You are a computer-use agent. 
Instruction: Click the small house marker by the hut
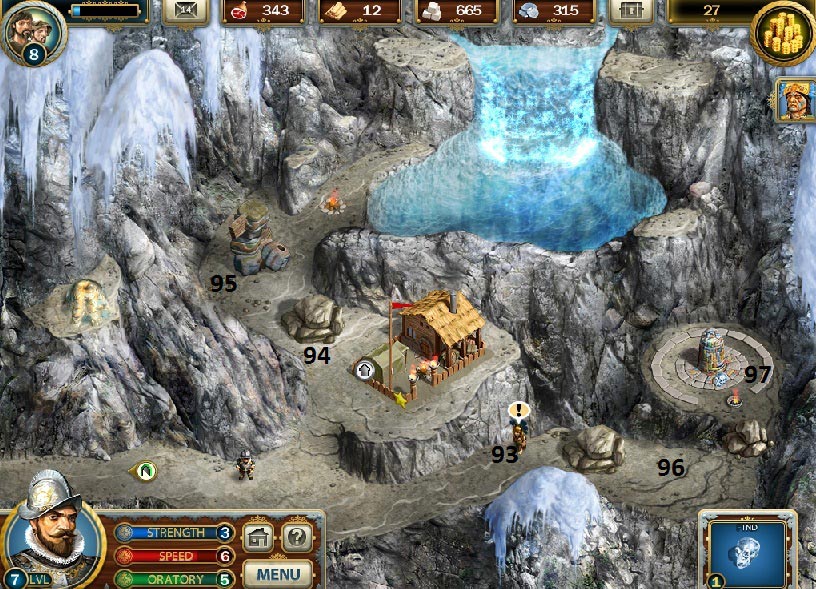tap(365, 370)
